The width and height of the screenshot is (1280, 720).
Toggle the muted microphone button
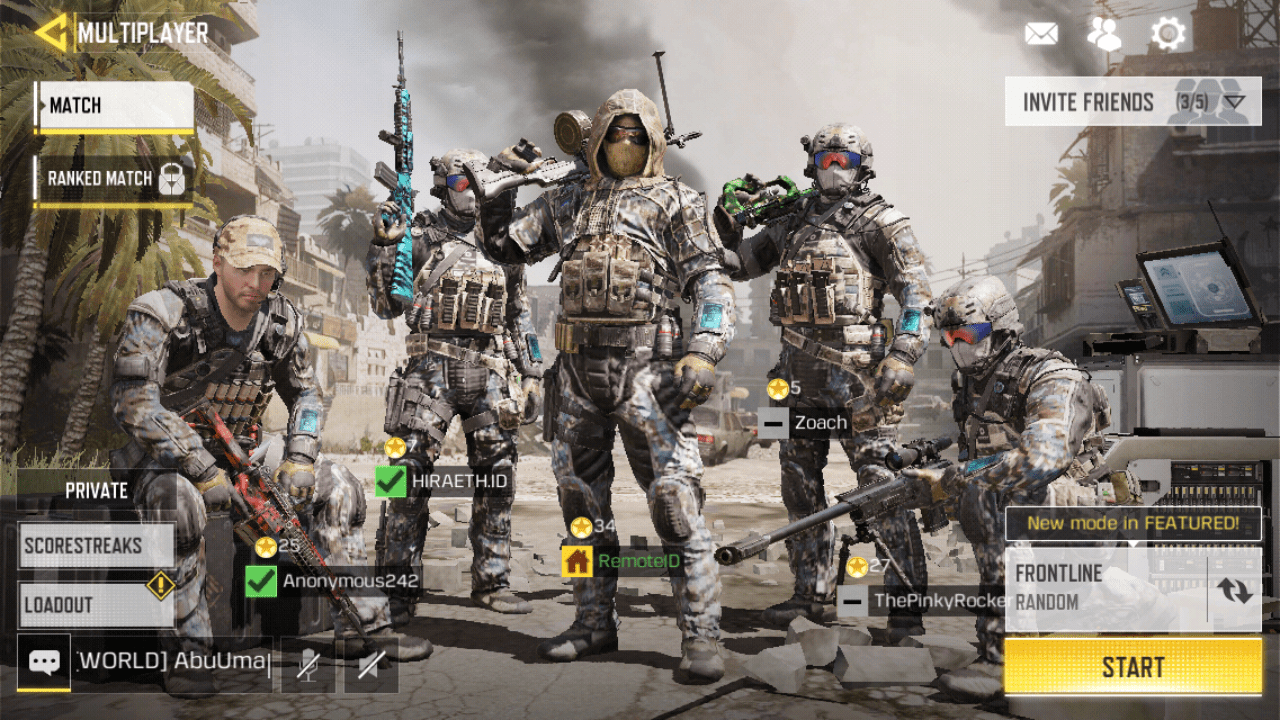pos(308,665)
